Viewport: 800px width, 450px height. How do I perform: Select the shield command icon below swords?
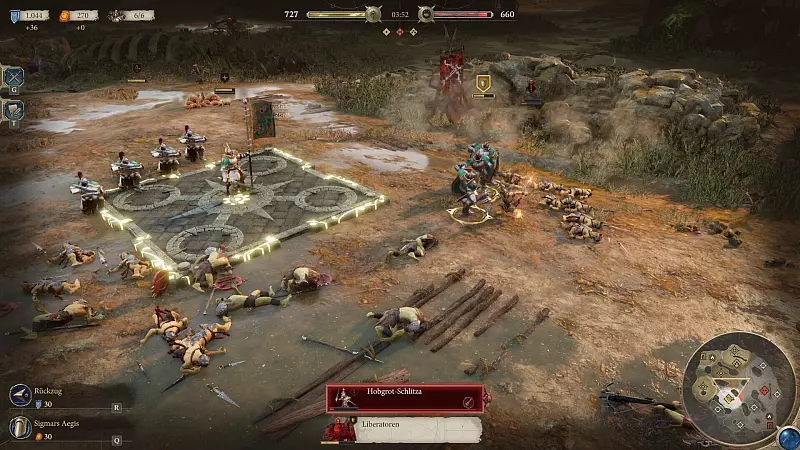14,109
